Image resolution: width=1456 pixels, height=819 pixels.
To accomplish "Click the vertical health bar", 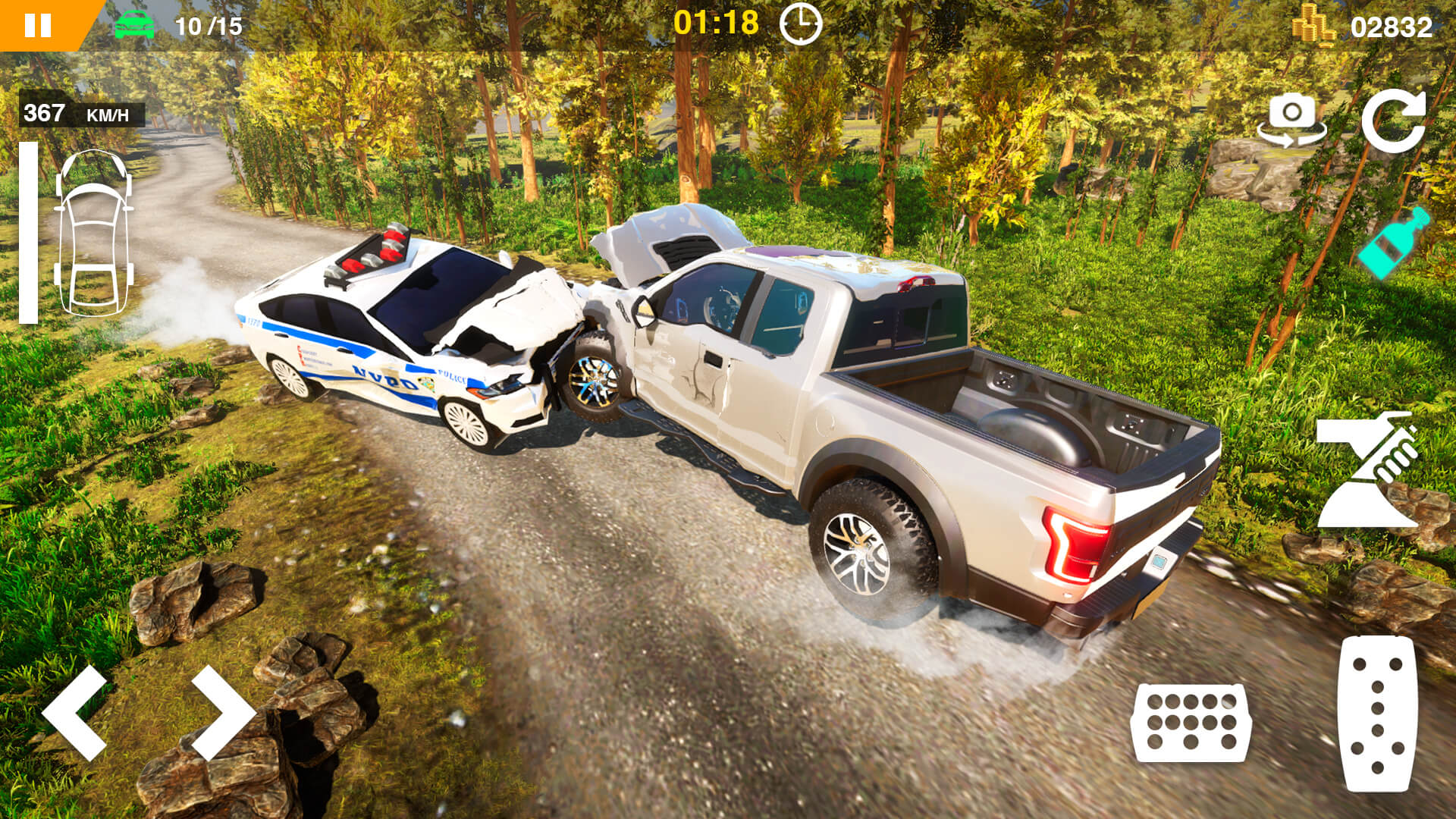I will coord(30,231).
